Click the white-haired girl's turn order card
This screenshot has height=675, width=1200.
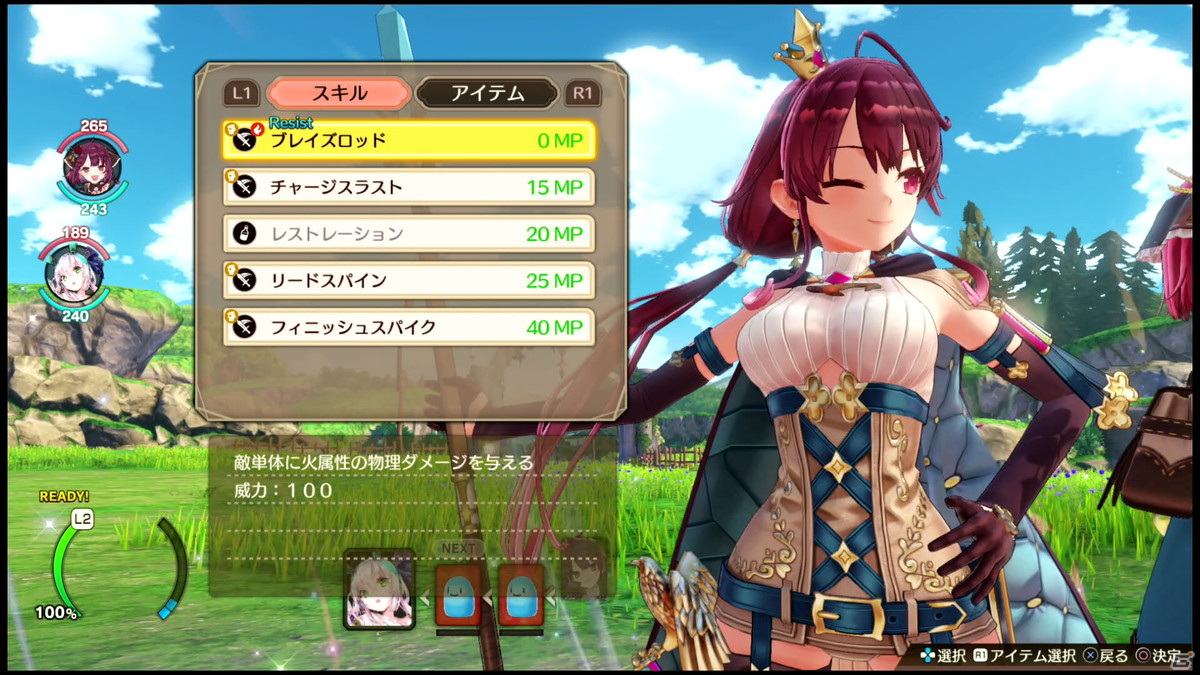click(x=379, y=589)
